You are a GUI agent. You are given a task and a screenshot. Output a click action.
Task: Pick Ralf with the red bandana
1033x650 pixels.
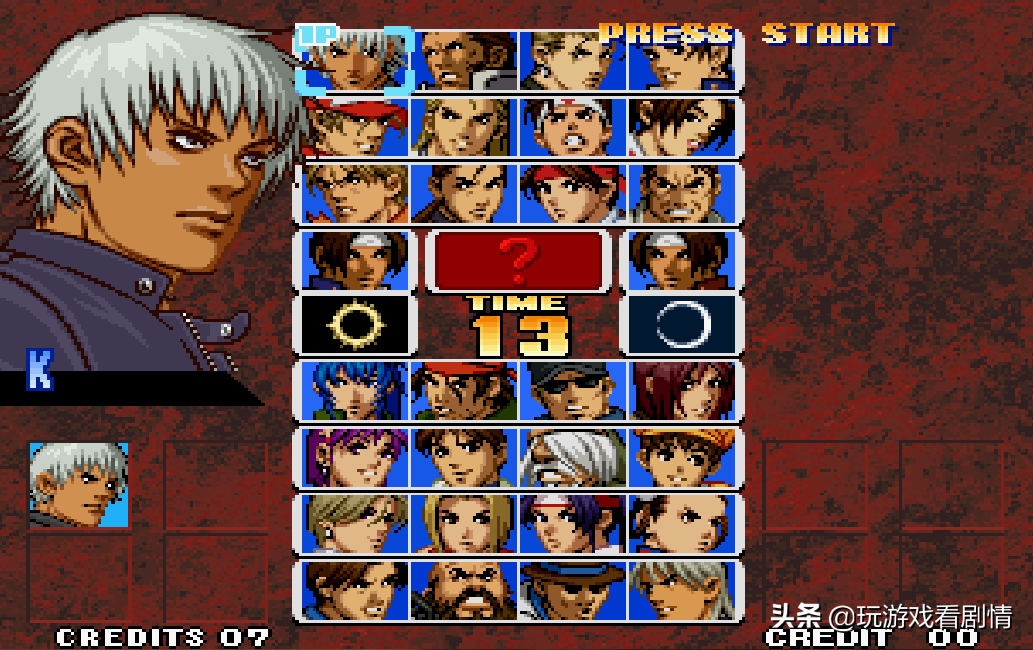463,391
